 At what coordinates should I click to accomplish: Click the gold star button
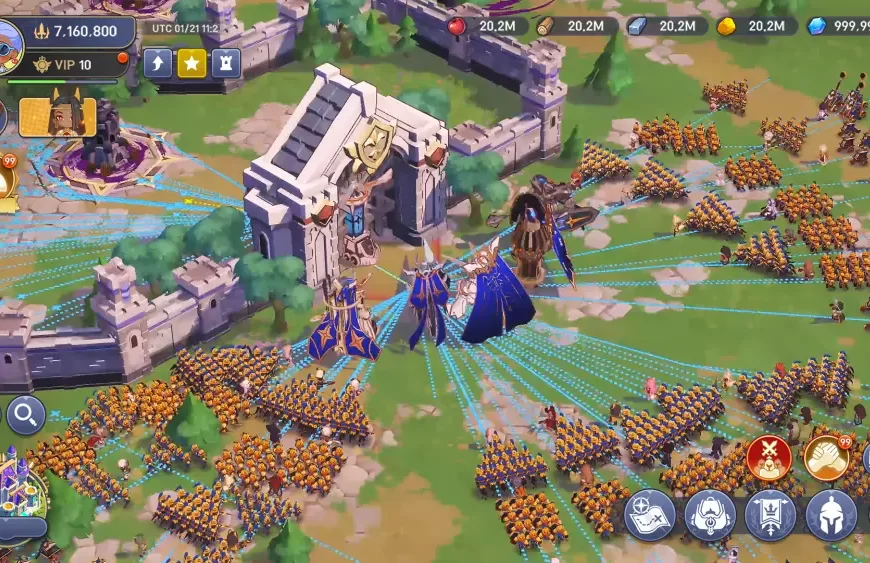point(192,63)
